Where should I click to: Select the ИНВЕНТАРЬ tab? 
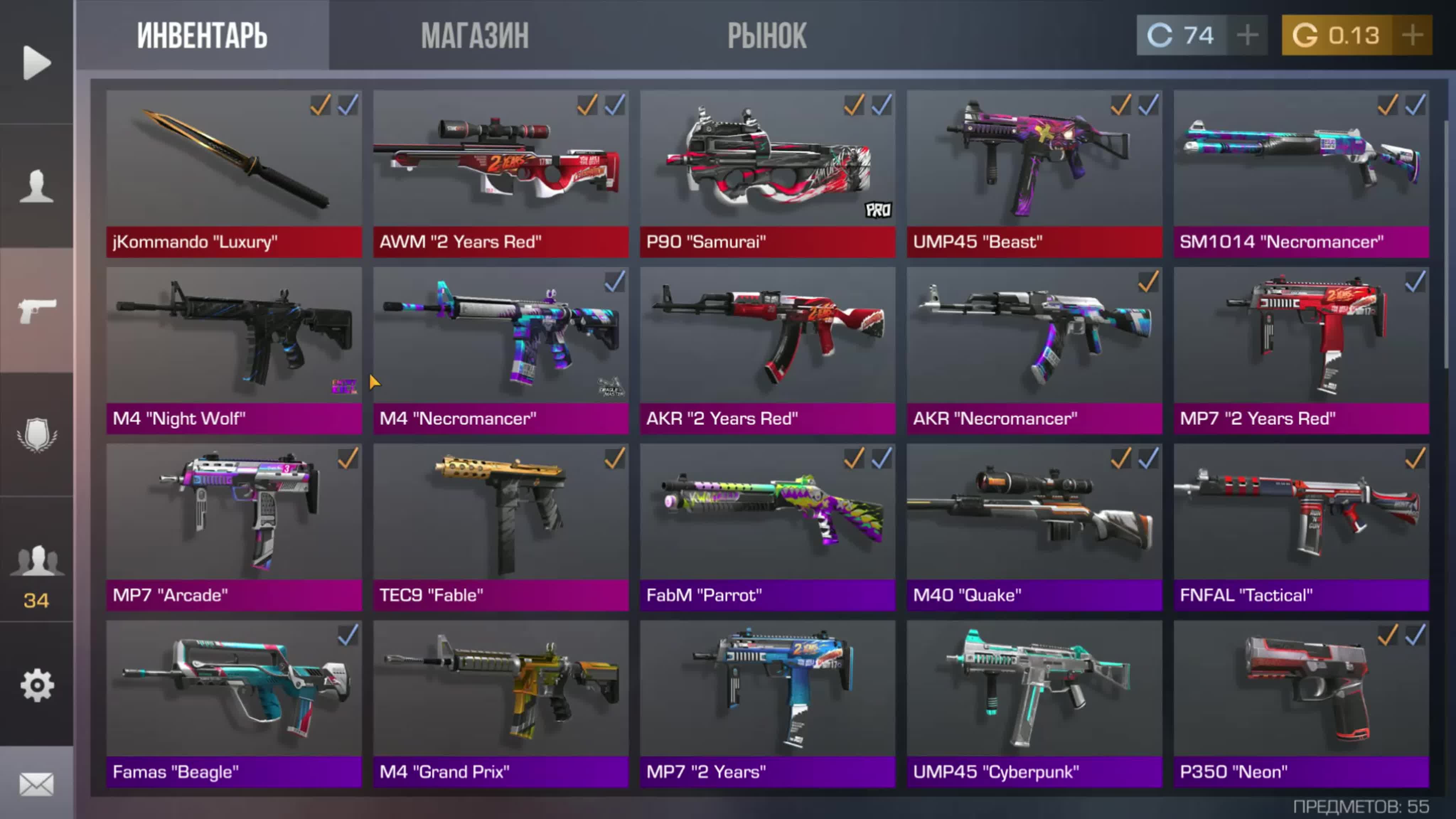(x=202, y=36)
